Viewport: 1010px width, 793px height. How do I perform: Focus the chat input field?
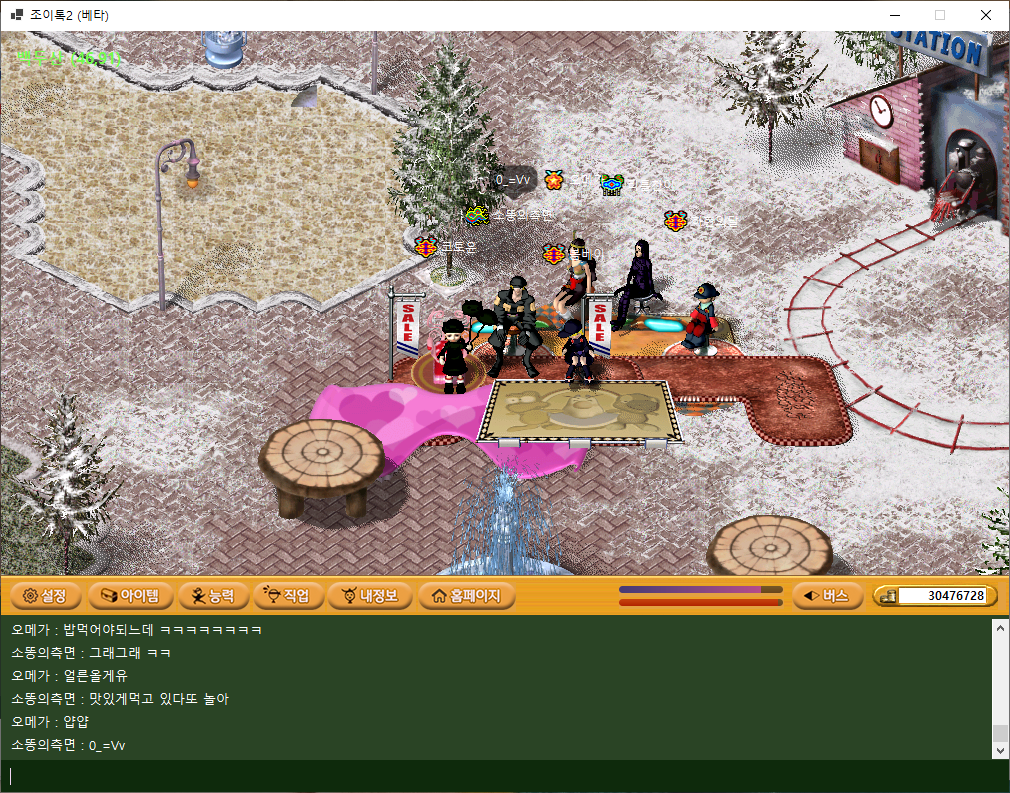point(500,776)
